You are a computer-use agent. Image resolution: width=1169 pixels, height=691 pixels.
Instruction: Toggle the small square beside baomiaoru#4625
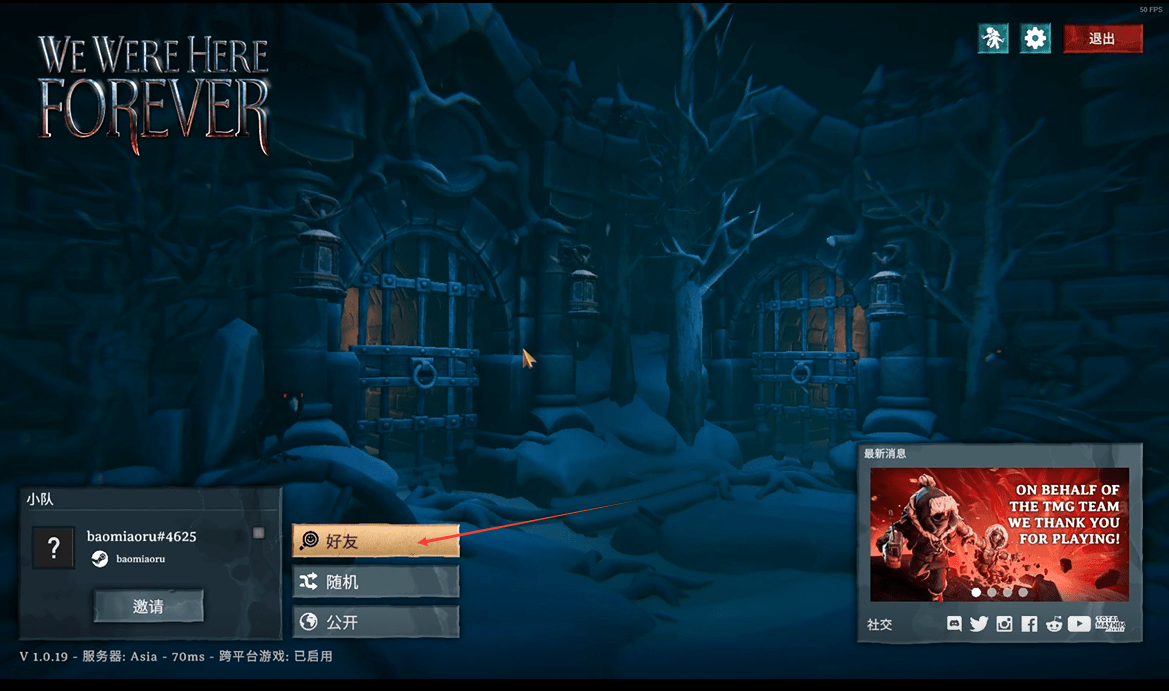pyautogui.click(x=259, y=533)
